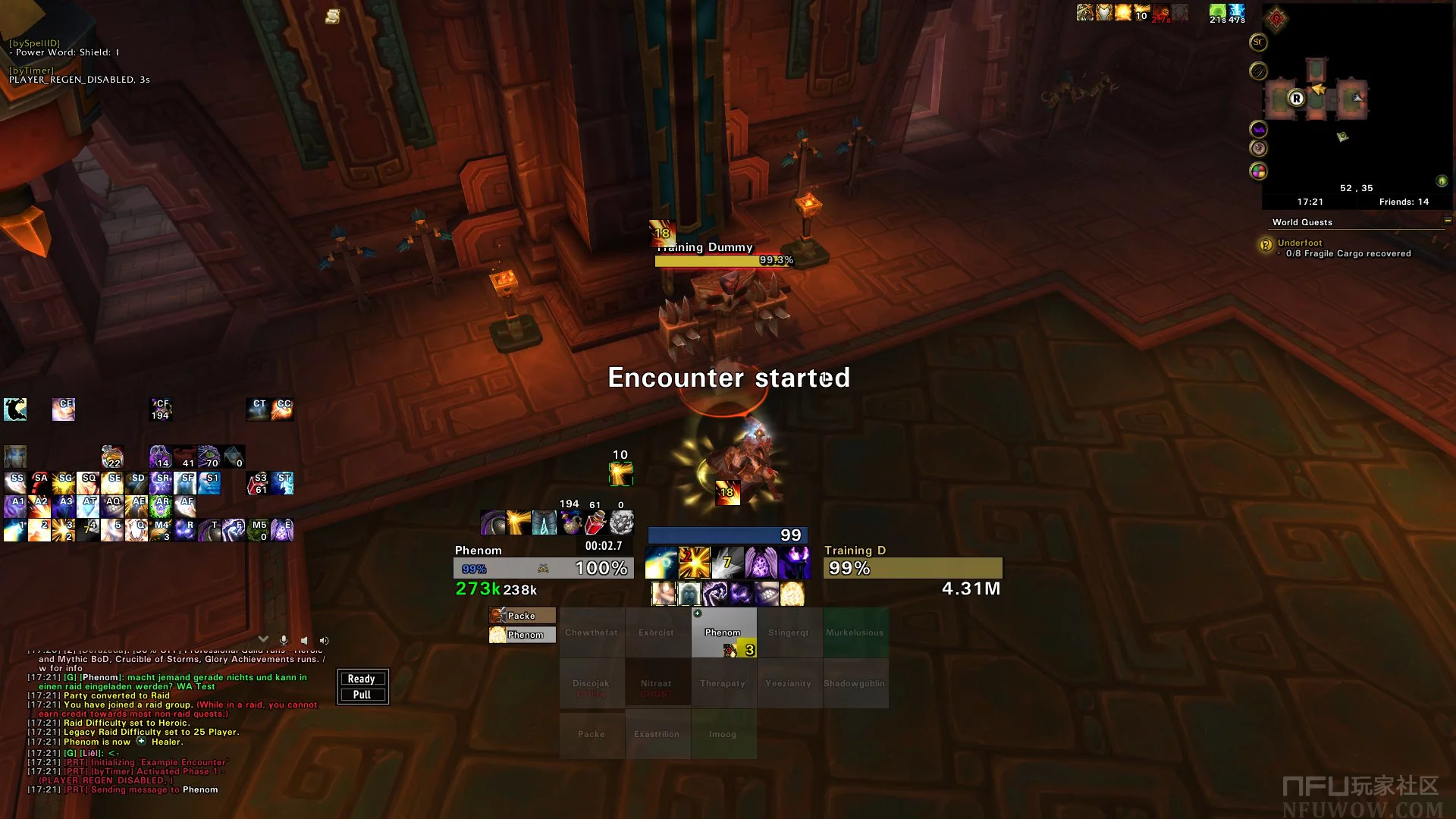Cast the spell on the CC slot
The image size is (1456, 819).
pyautogui.click(x=283, y=409)
